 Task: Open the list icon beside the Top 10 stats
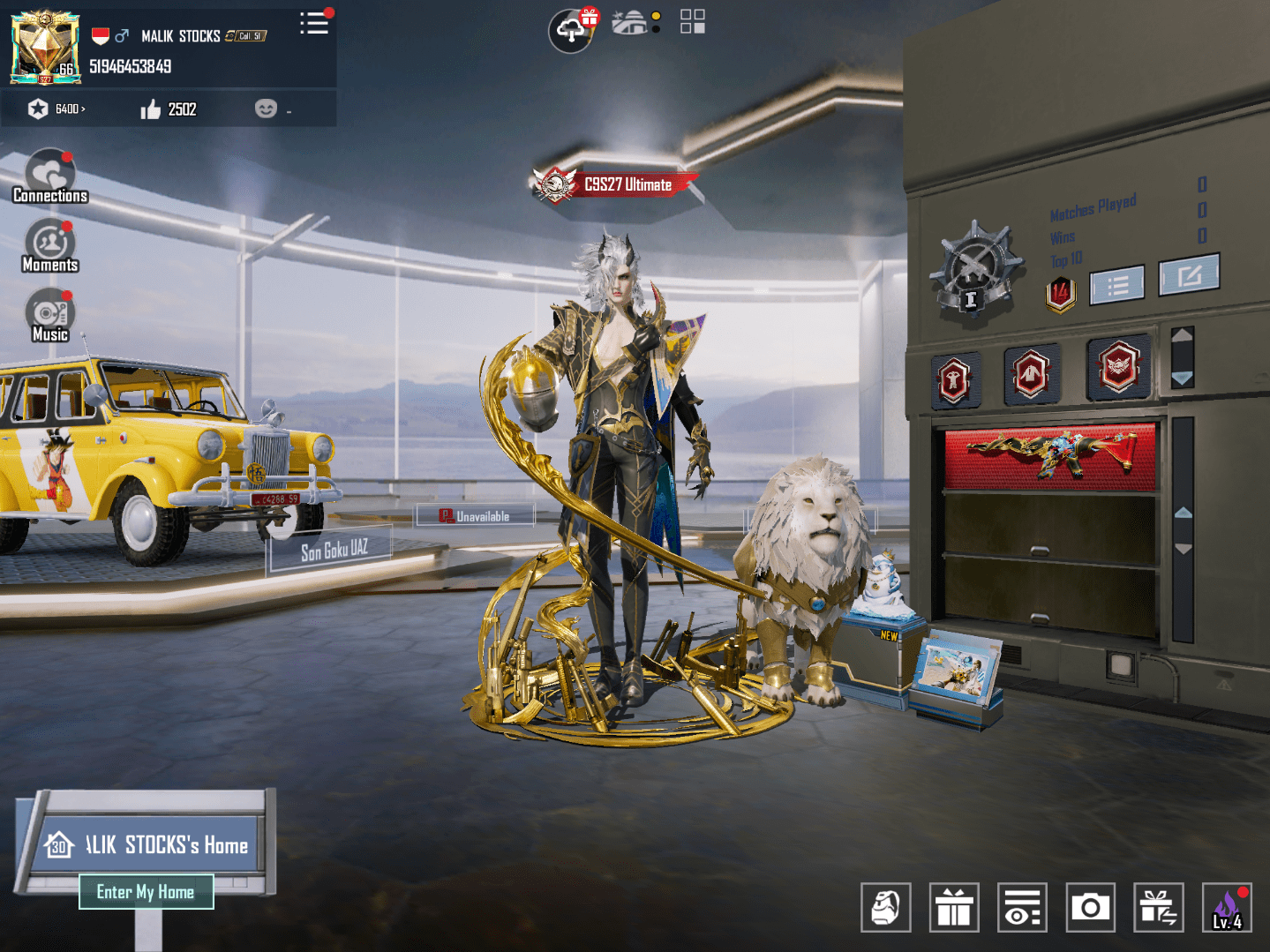click(1116, 282)
